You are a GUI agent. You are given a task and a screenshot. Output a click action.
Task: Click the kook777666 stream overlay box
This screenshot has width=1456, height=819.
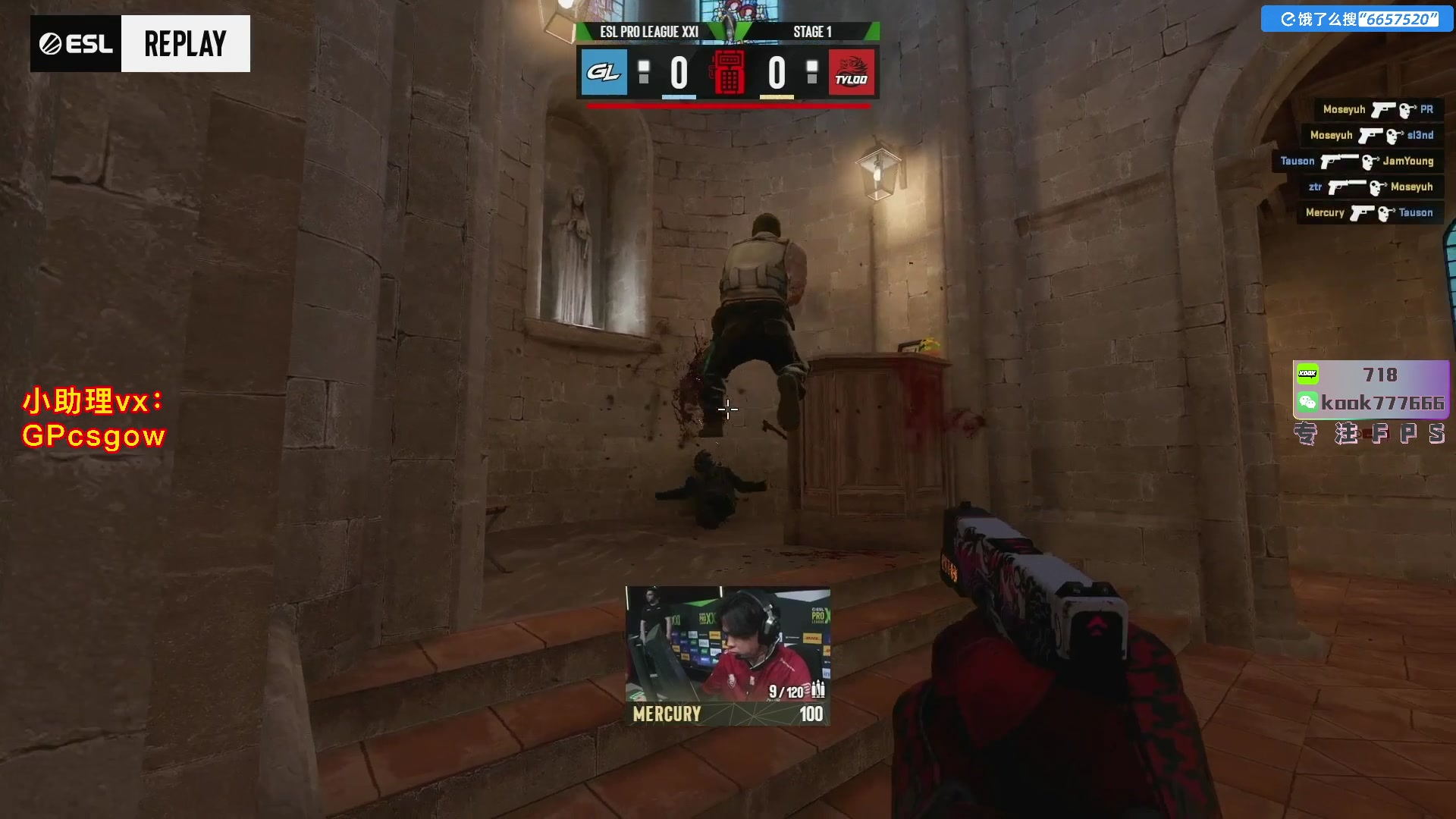click(1370, 389)
